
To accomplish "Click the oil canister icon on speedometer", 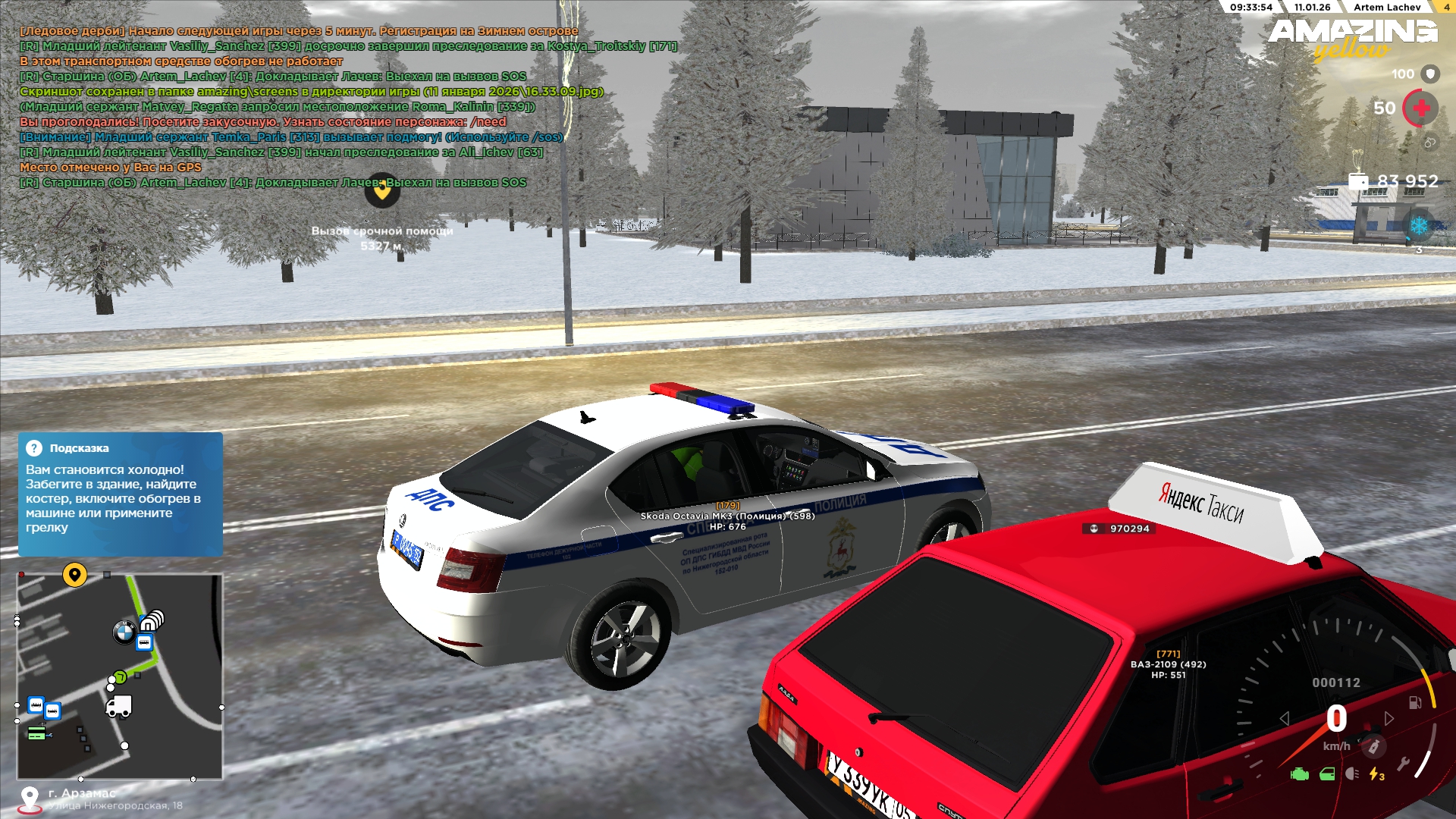I will [x=1373, y=747].
